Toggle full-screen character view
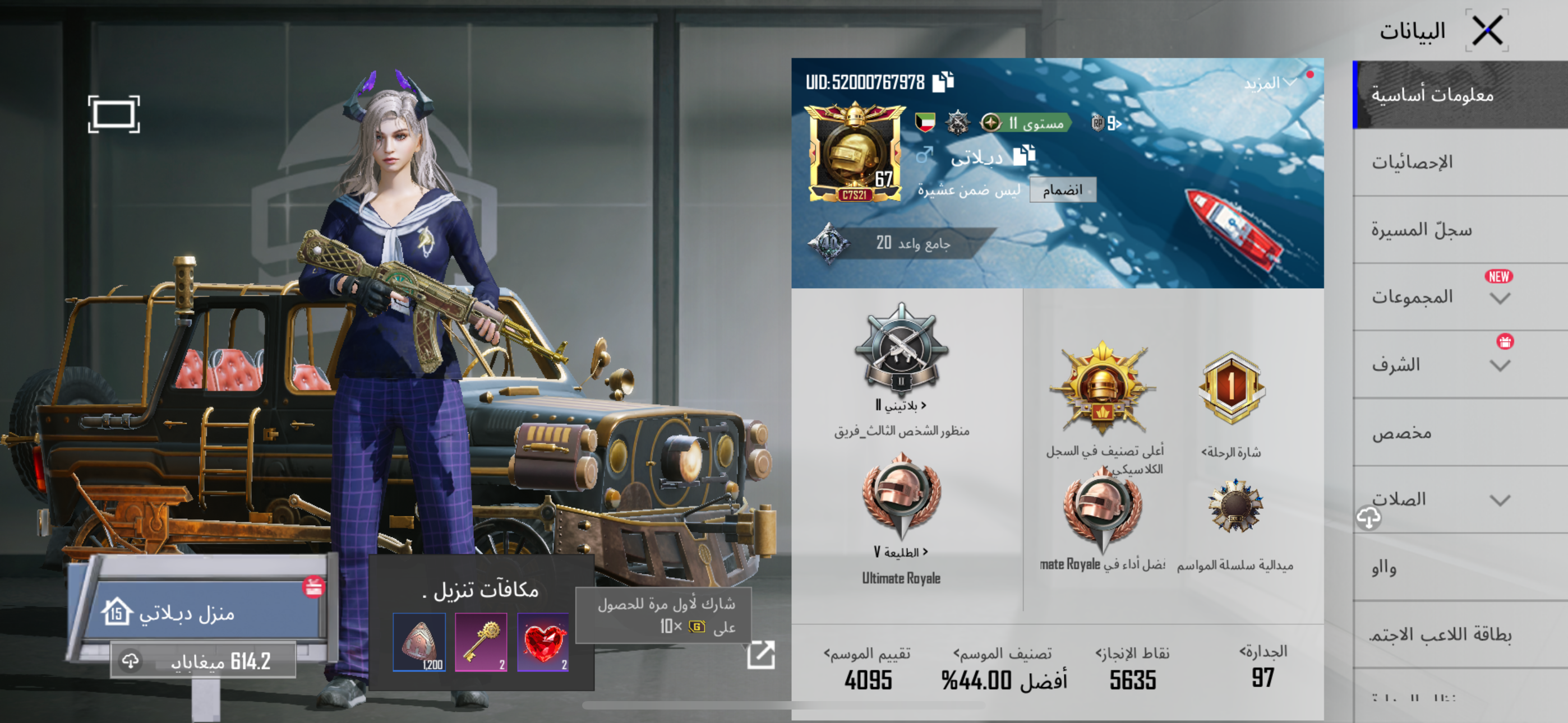 point(114,114)
